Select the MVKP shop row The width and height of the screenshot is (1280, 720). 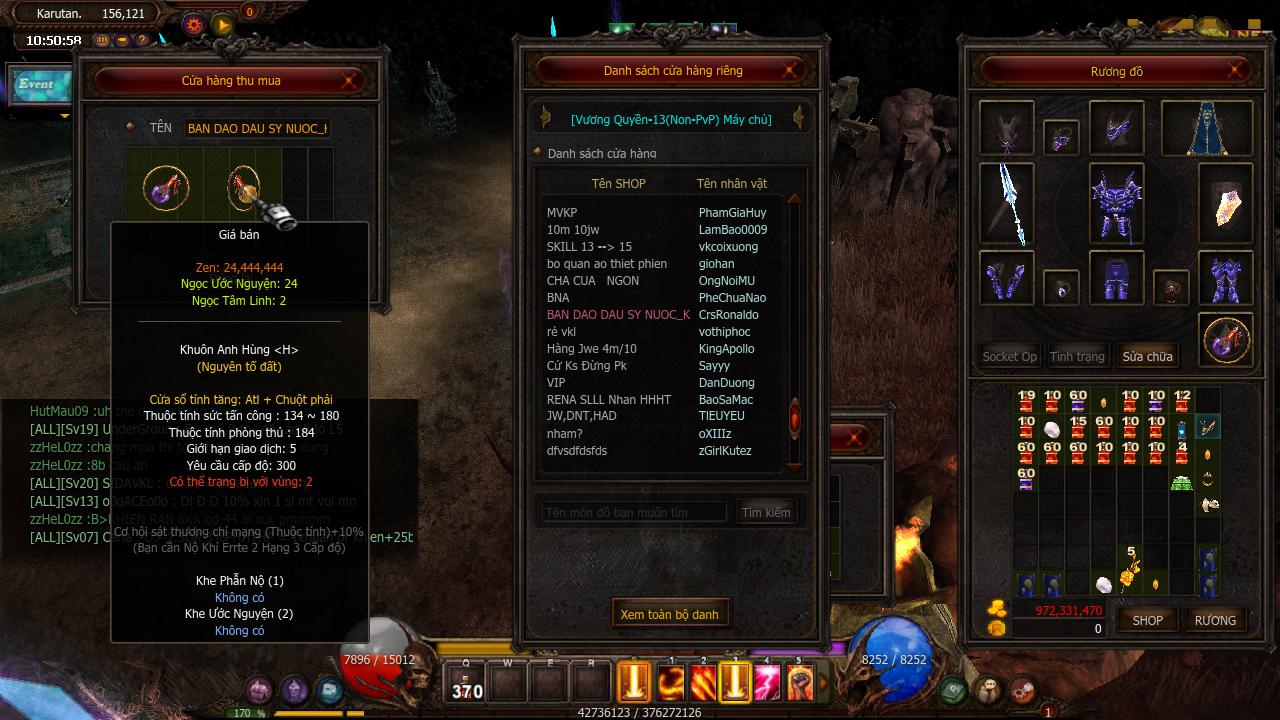pyautogui.click(x=562, y=213)
